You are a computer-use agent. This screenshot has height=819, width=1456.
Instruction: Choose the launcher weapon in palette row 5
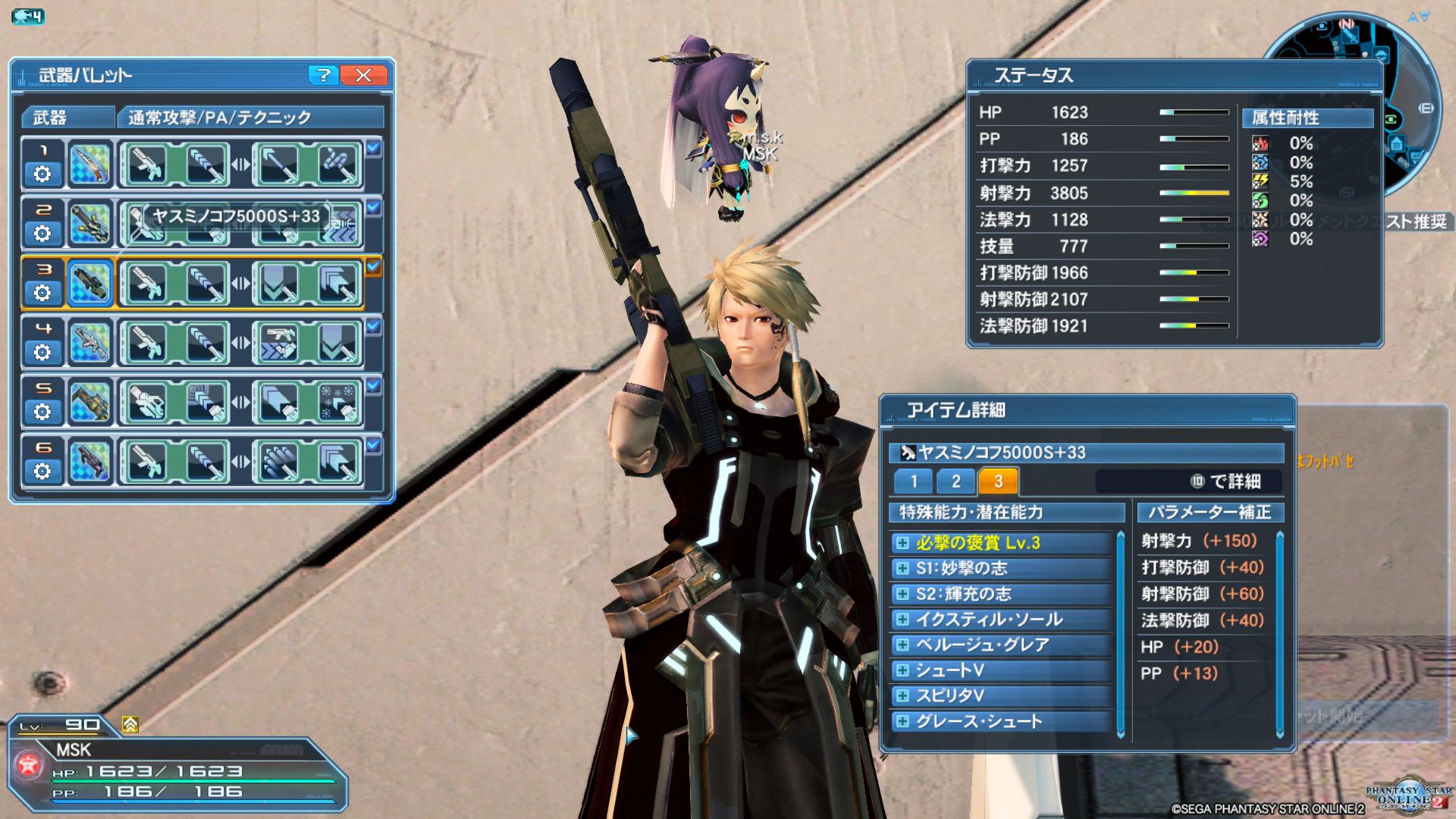89,403
